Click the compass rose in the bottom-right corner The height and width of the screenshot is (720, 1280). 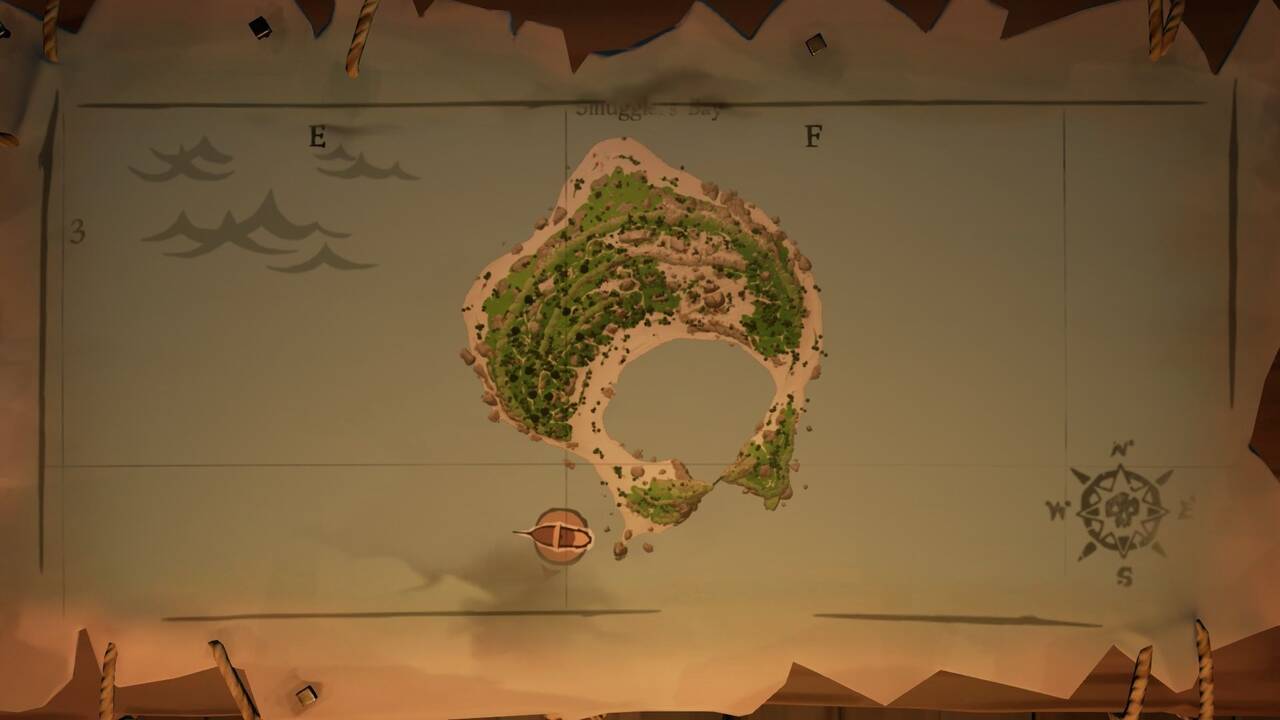(1122, 508)
